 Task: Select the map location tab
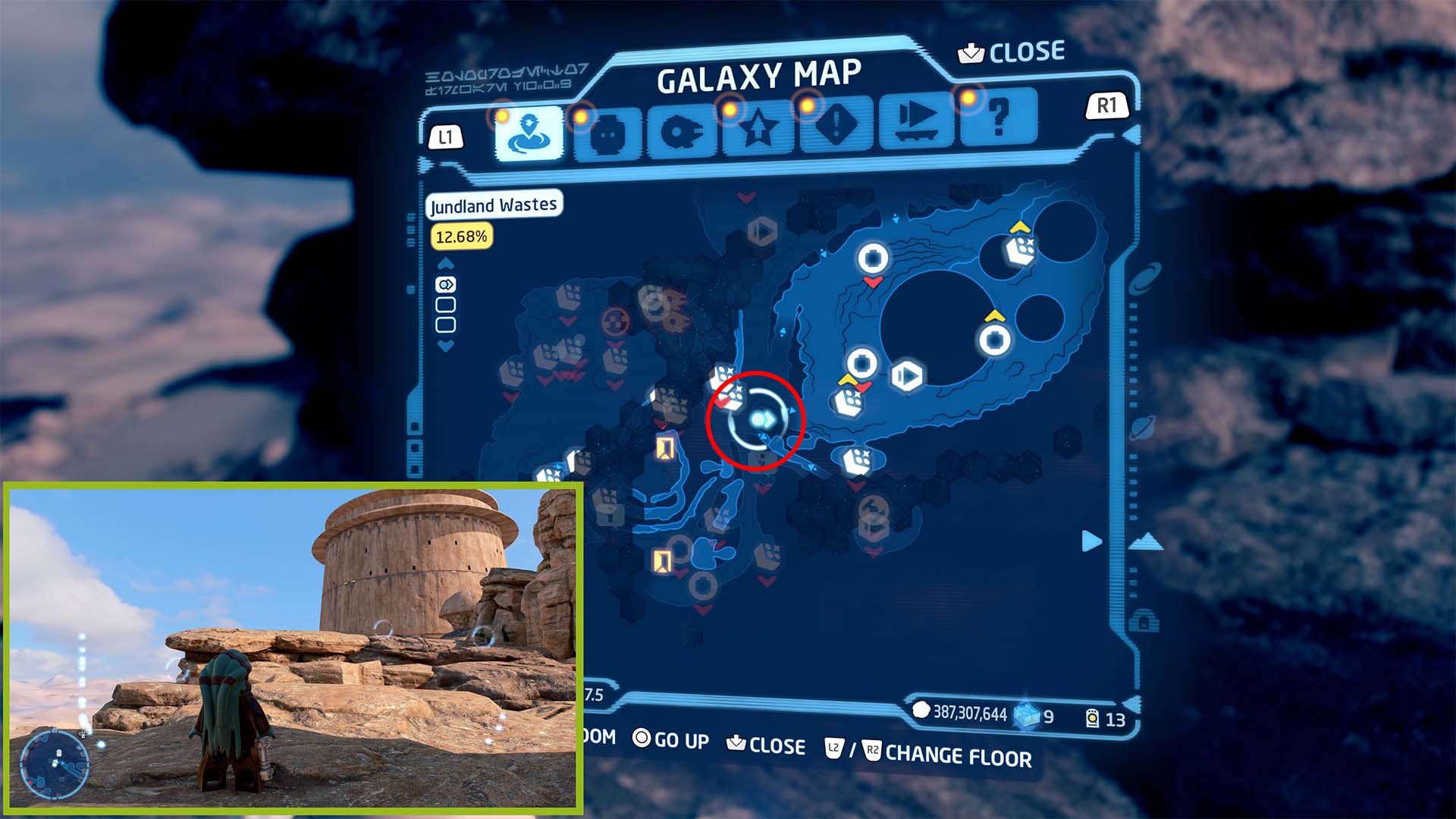pyautogui.click(x=529, y=133)
